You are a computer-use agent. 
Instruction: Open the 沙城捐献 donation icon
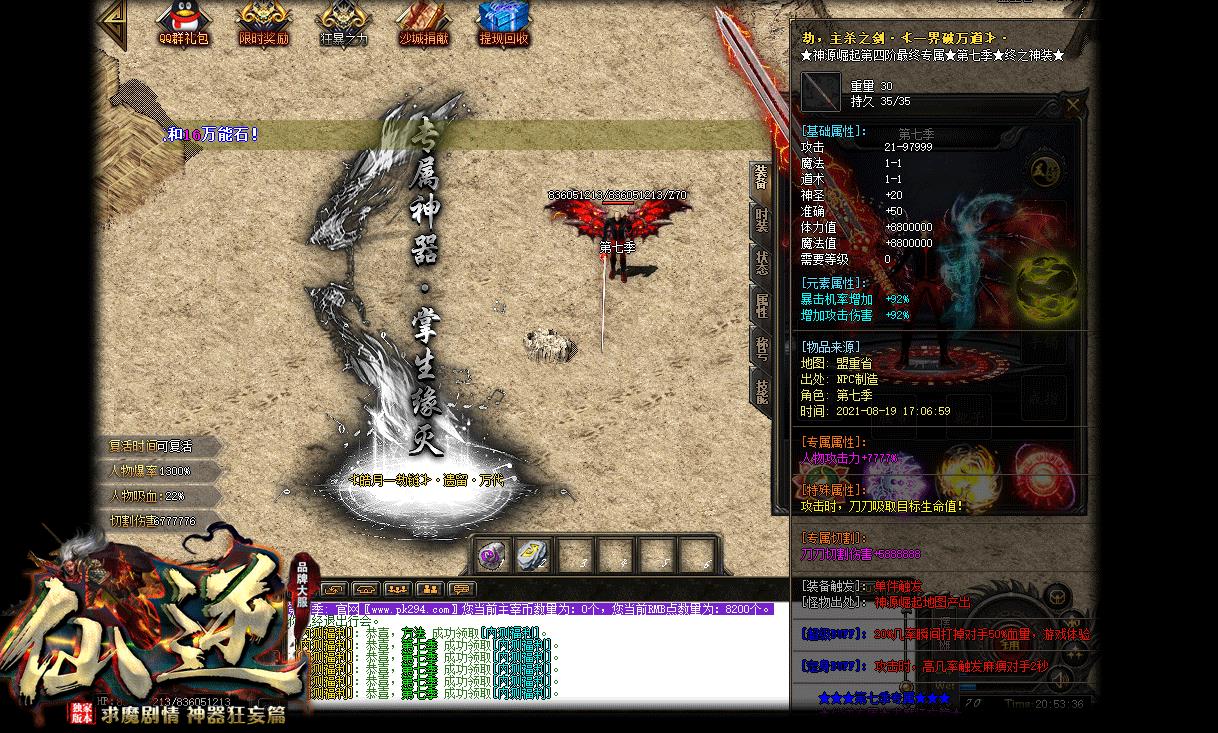coord(423,24)
